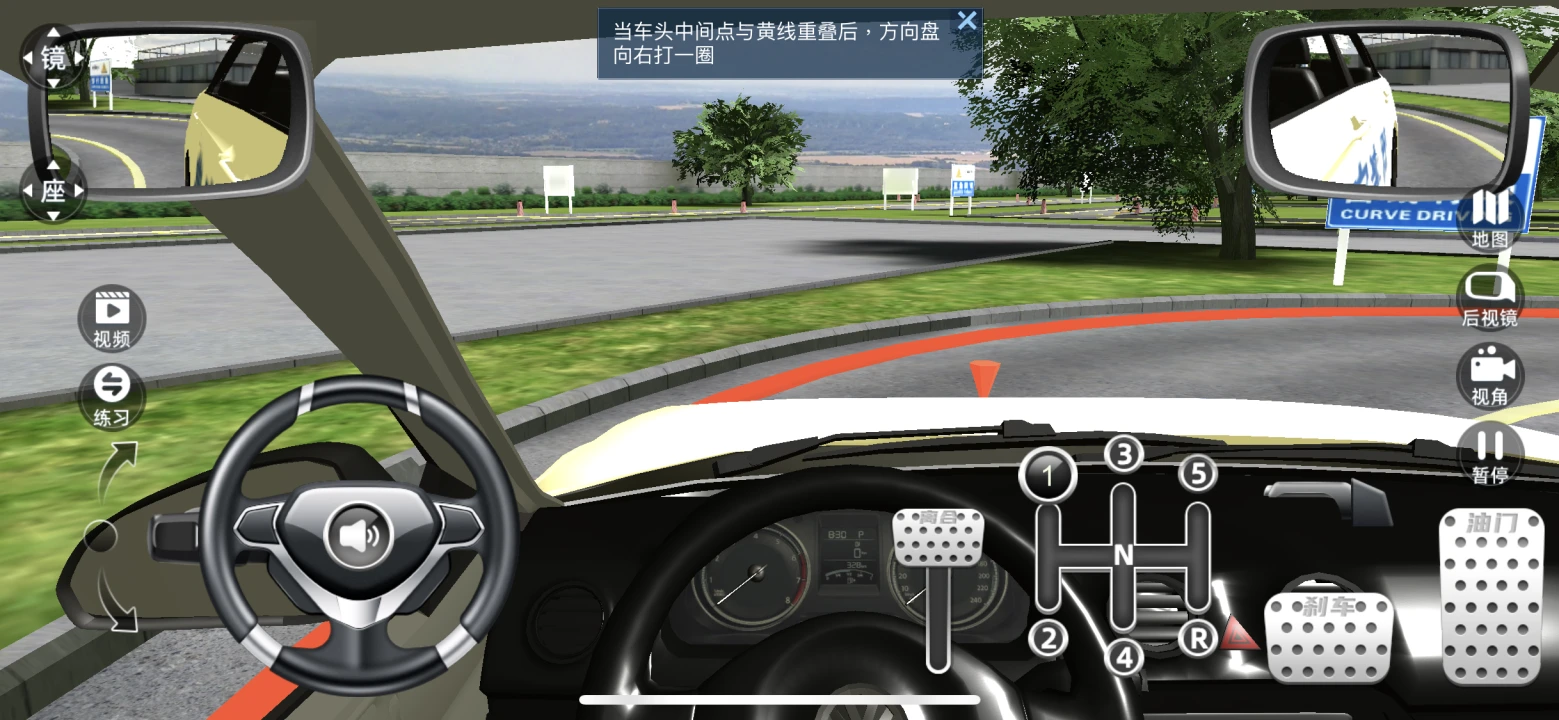Put the gearbox in neutral N
The height and width of the screenshot is (720, 1559).
click(1124, 556)
